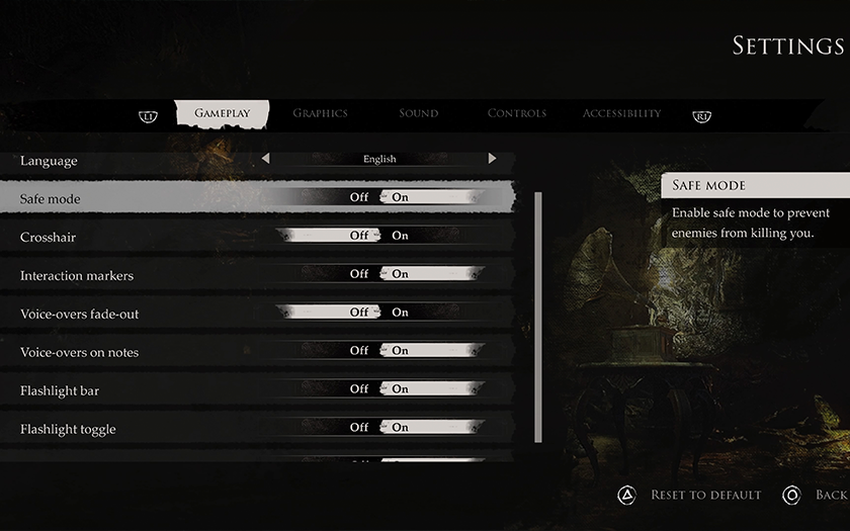The image size is (850, 531).
Task: Go Back from settings
Action: pyautogui.click(x=830, y=495)
